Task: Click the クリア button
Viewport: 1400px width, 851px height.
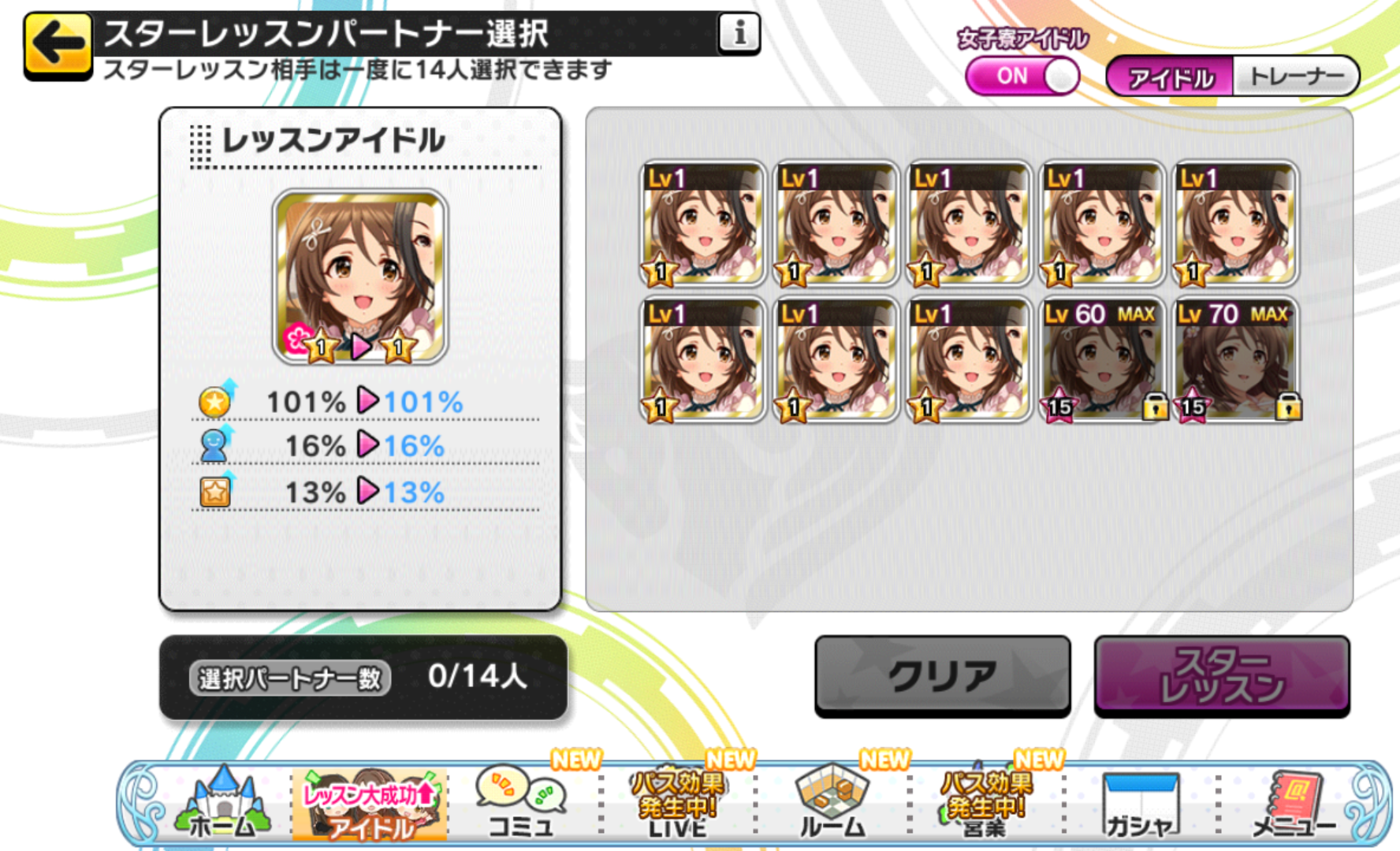Action: click(942, 675)
